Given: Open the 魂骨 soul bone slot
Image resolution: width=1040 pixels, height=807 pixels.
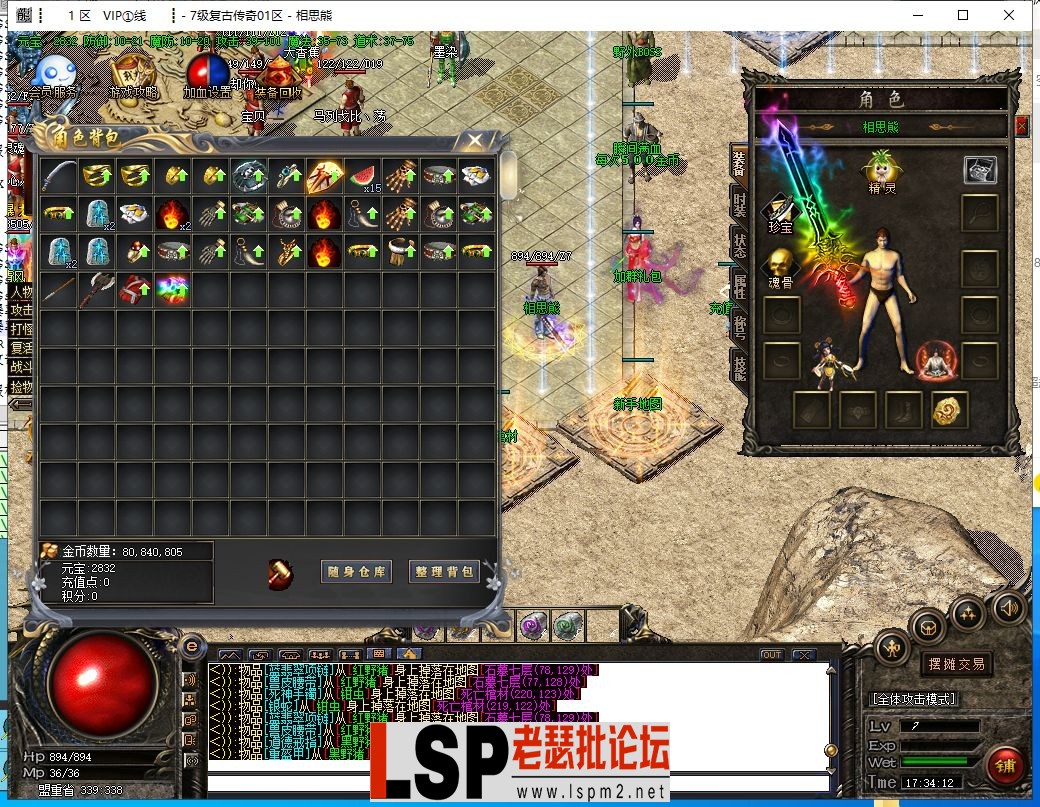Looking at the screenshot, I should pyautogui.click(x=780, y=265).
